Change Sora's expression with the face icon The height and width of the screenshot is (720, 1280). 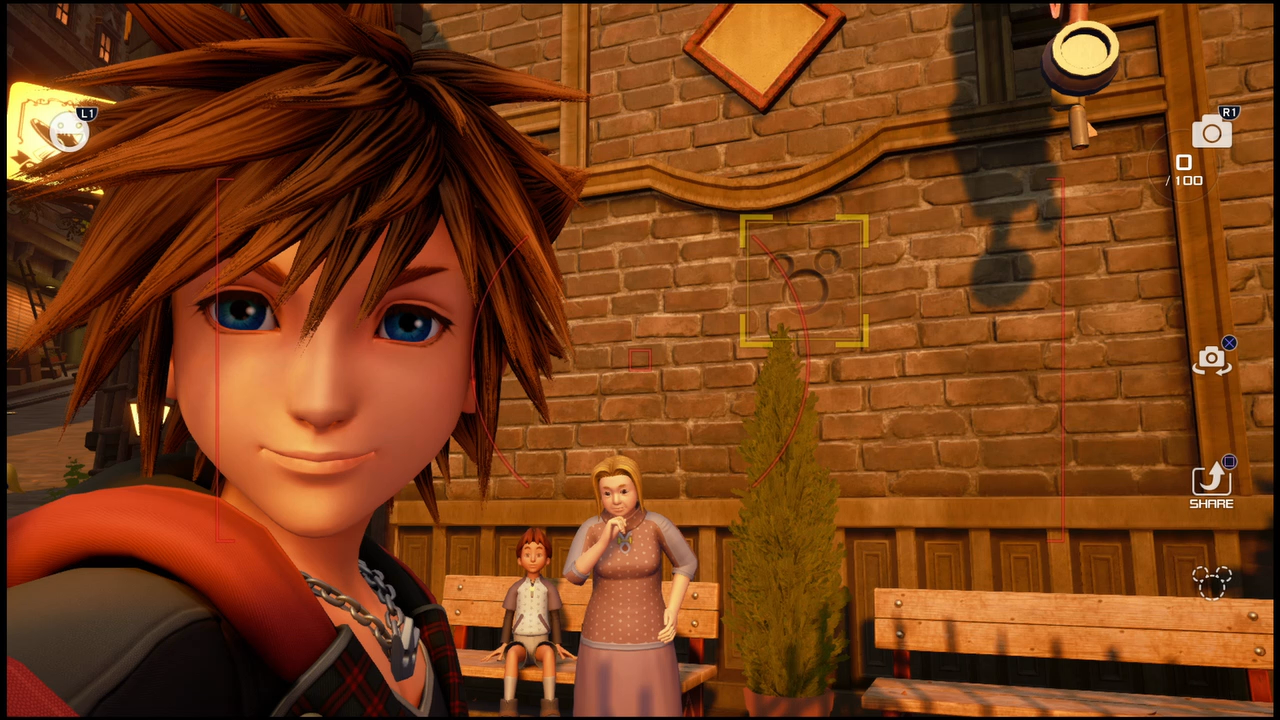[70, 132]
